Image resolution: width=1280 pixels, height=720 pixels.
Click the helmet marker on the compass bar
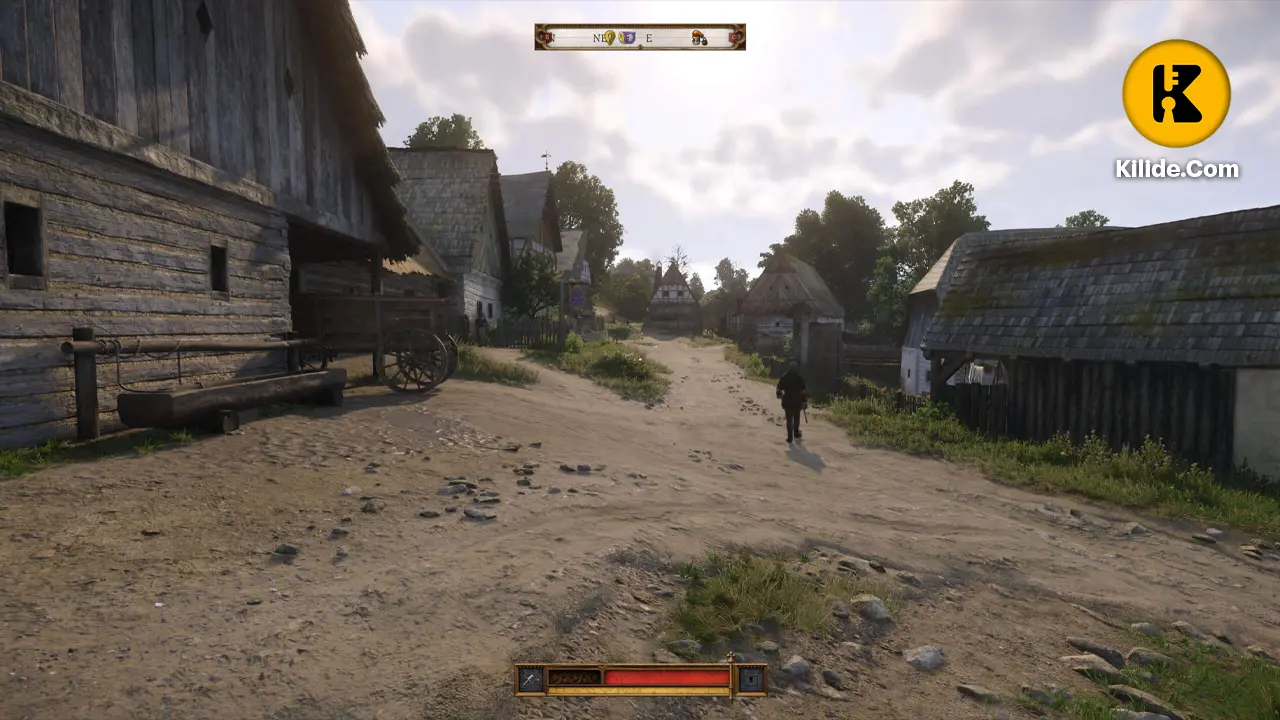pos(696,38)
